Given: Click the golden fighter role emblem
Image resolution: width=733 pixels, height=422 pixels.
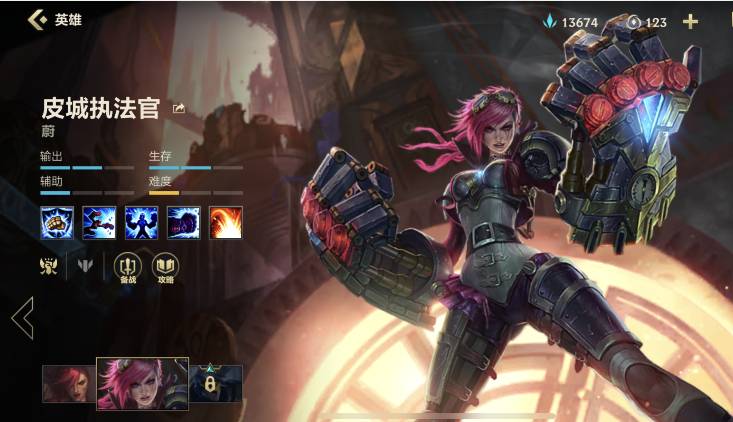Looking at the screenshot, I should tap(47, 267).
